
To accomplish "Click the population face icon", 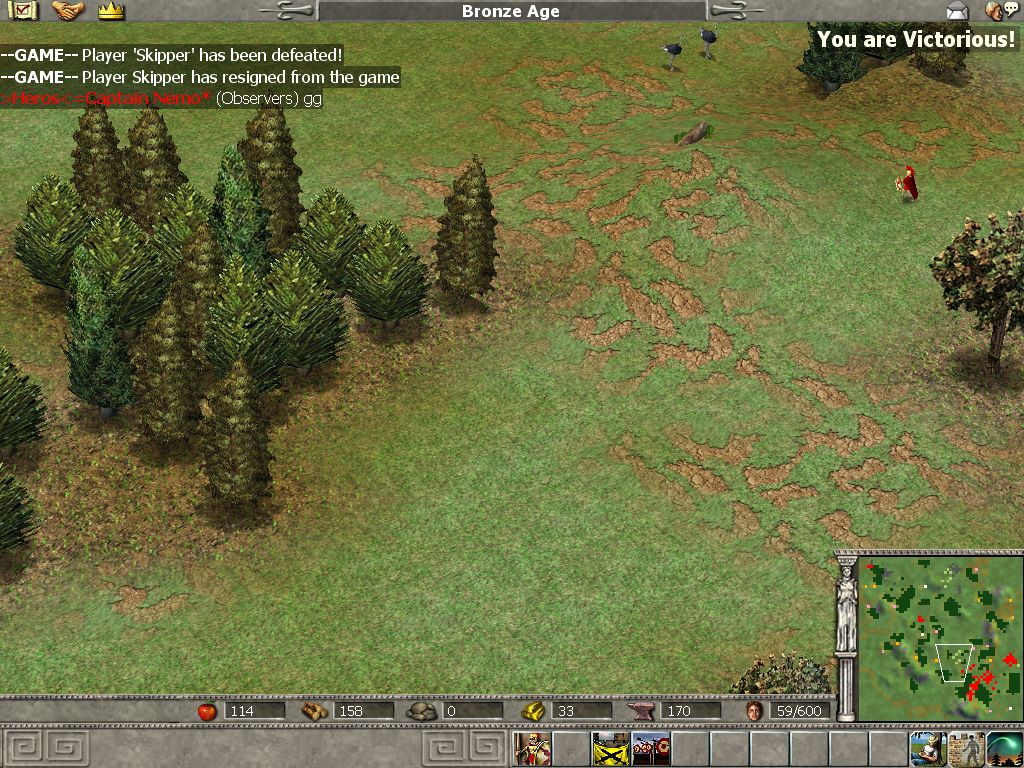I will click(755, 711).
